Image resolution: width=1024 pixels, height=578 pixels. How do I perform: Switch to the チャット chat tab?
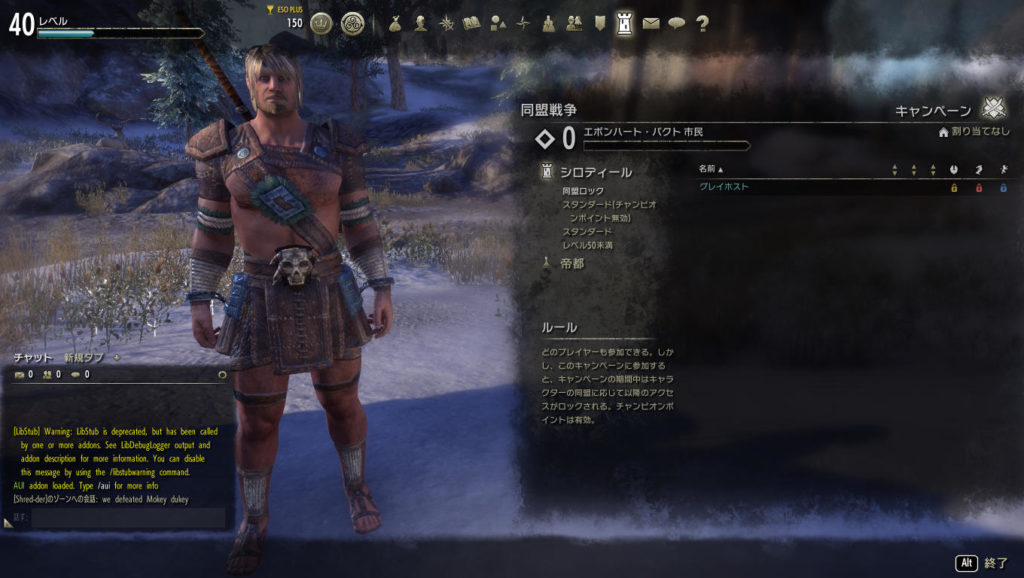[33, 357]
